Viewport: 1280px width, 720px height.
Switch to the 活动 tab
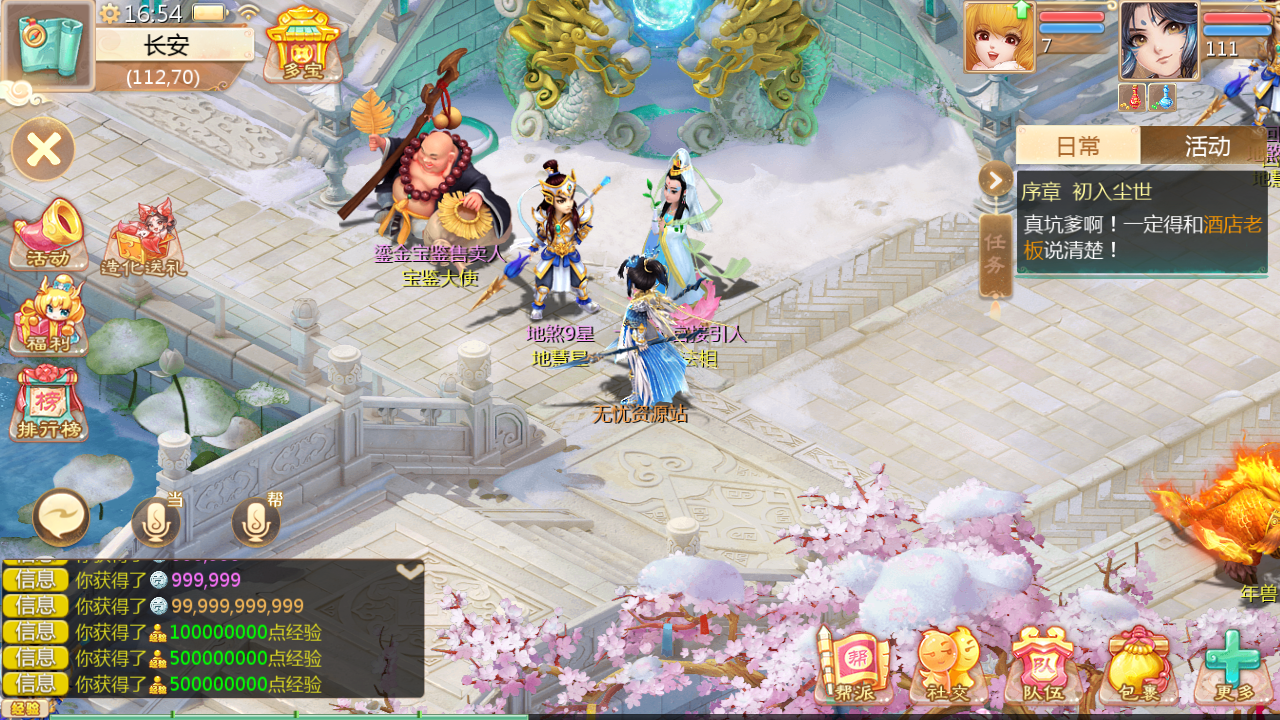1207,146
